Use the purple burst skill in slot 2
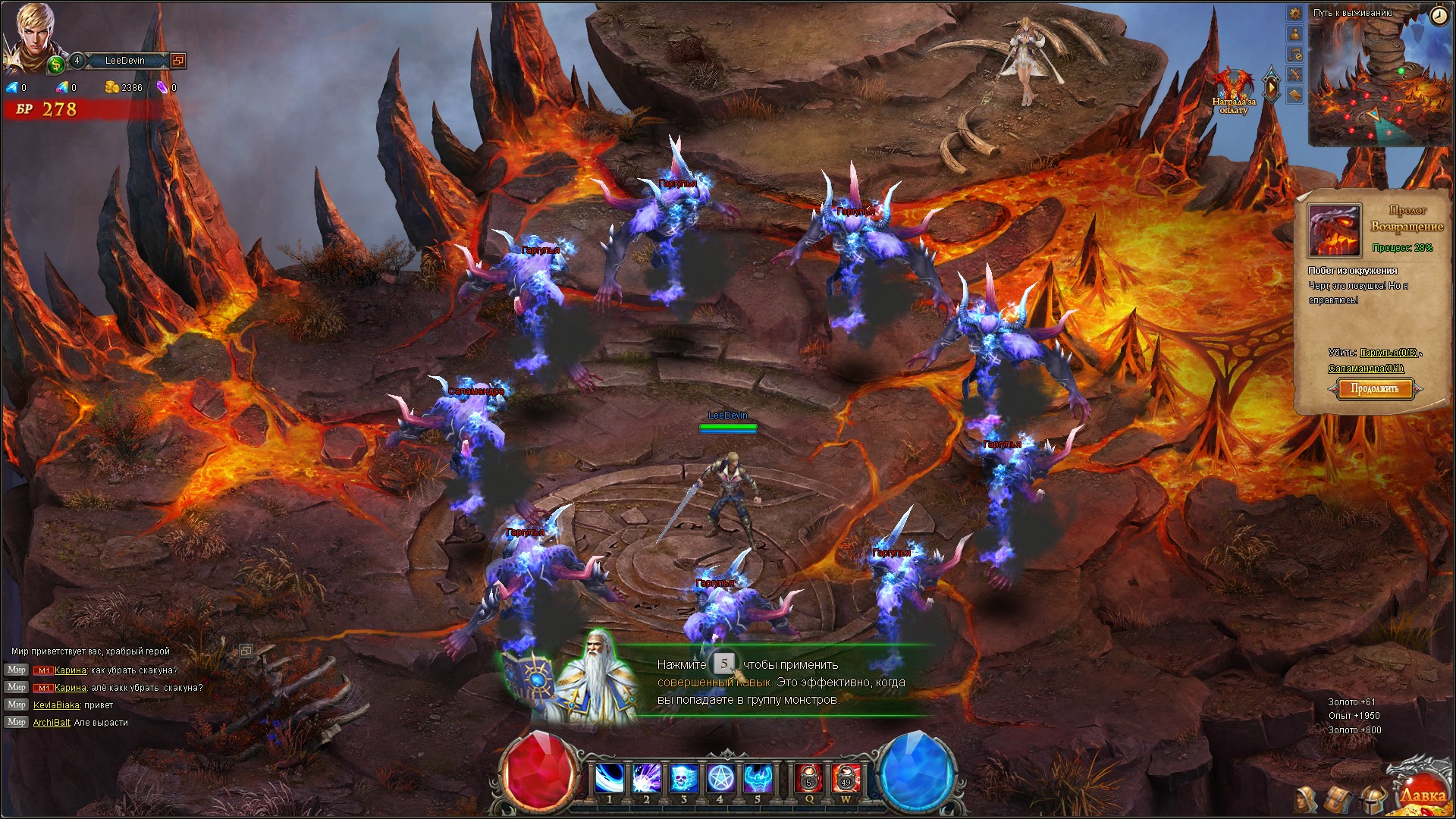 pos(646,779)
